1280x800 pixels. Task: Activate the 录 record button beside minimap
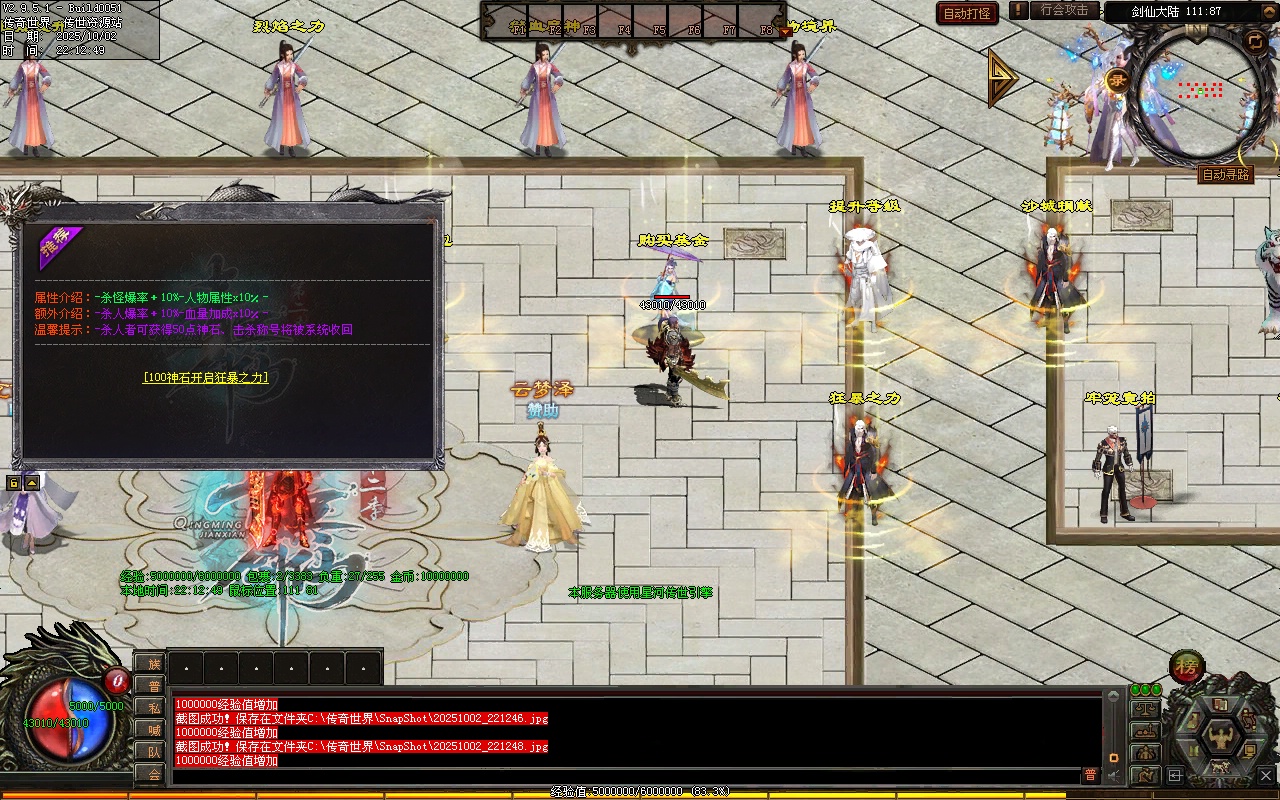pos(1118,81)
